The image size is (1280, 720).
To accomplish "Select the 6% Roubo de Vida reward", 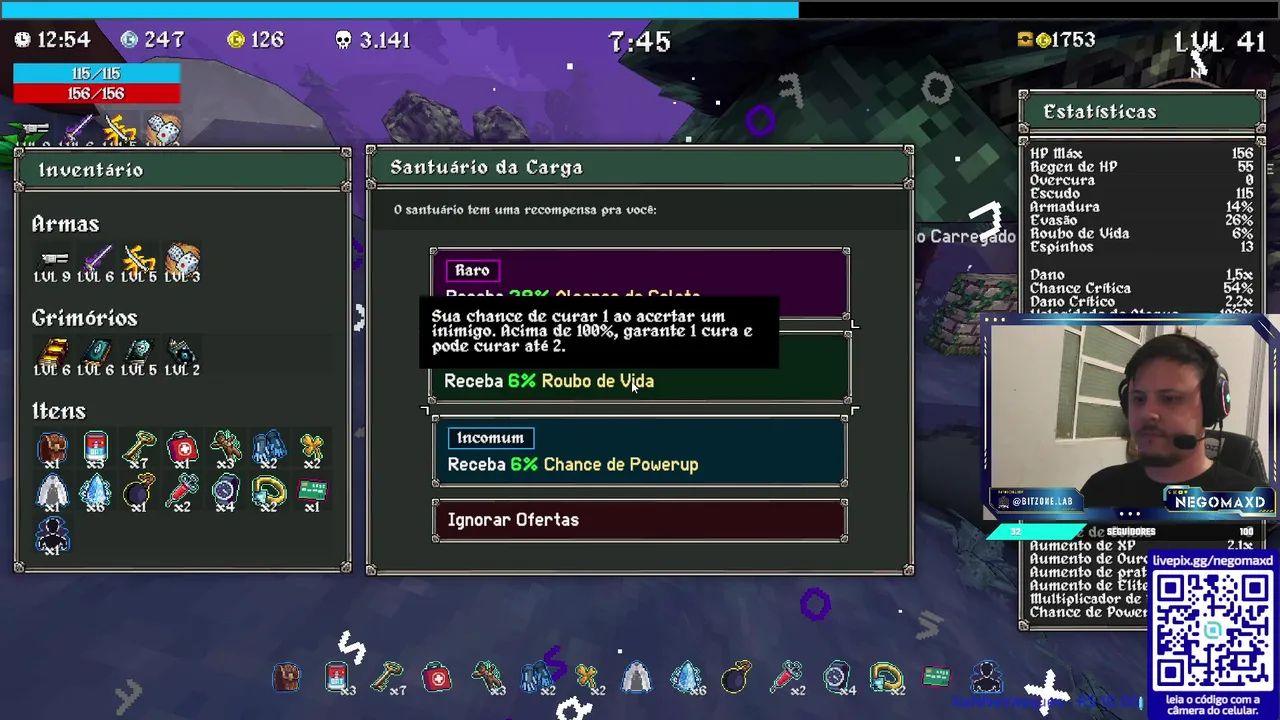I will [x=640, y=381].
